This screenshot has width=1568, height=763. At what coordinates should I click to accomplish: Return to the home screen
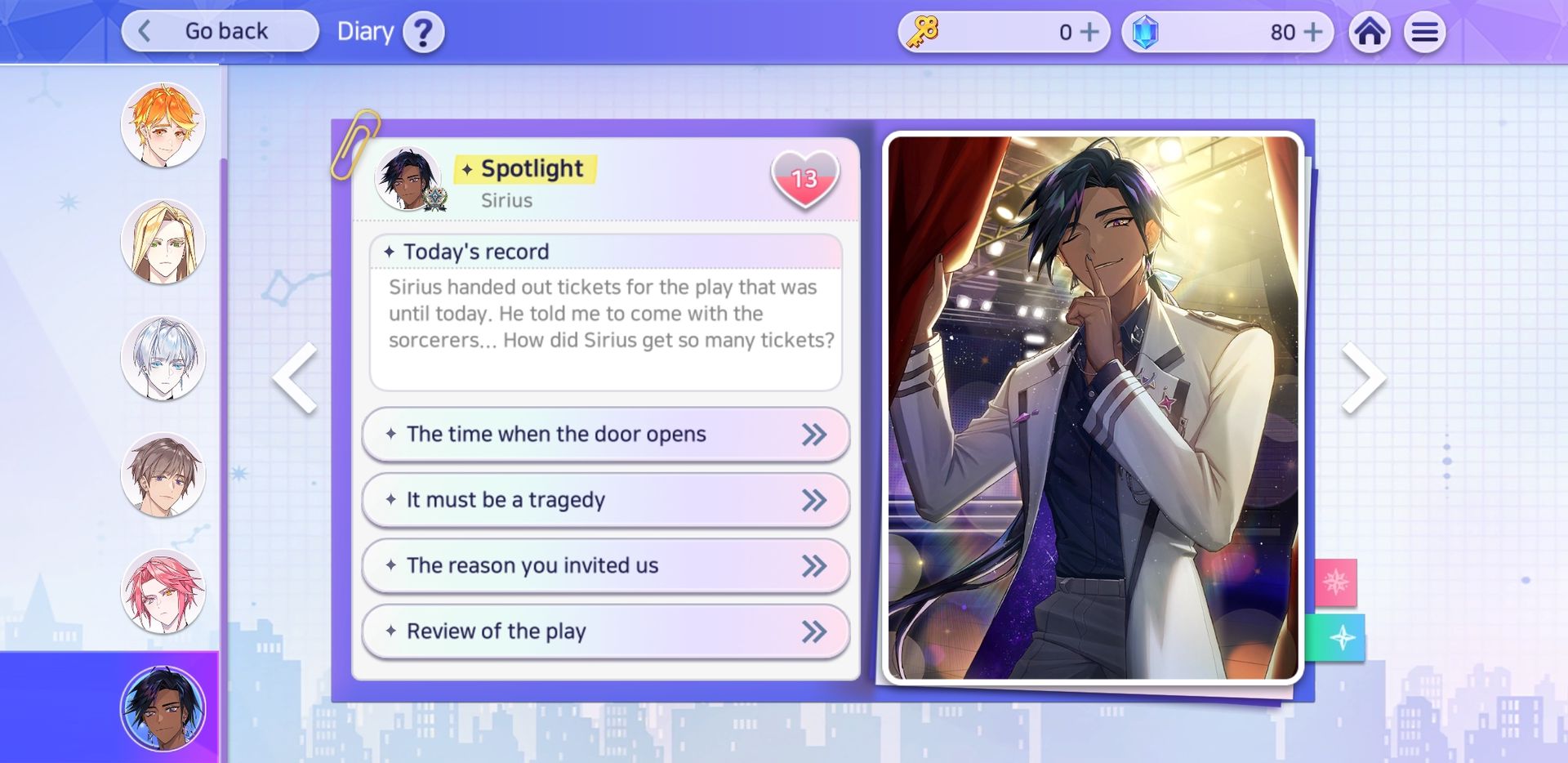tap(1370, 33)
